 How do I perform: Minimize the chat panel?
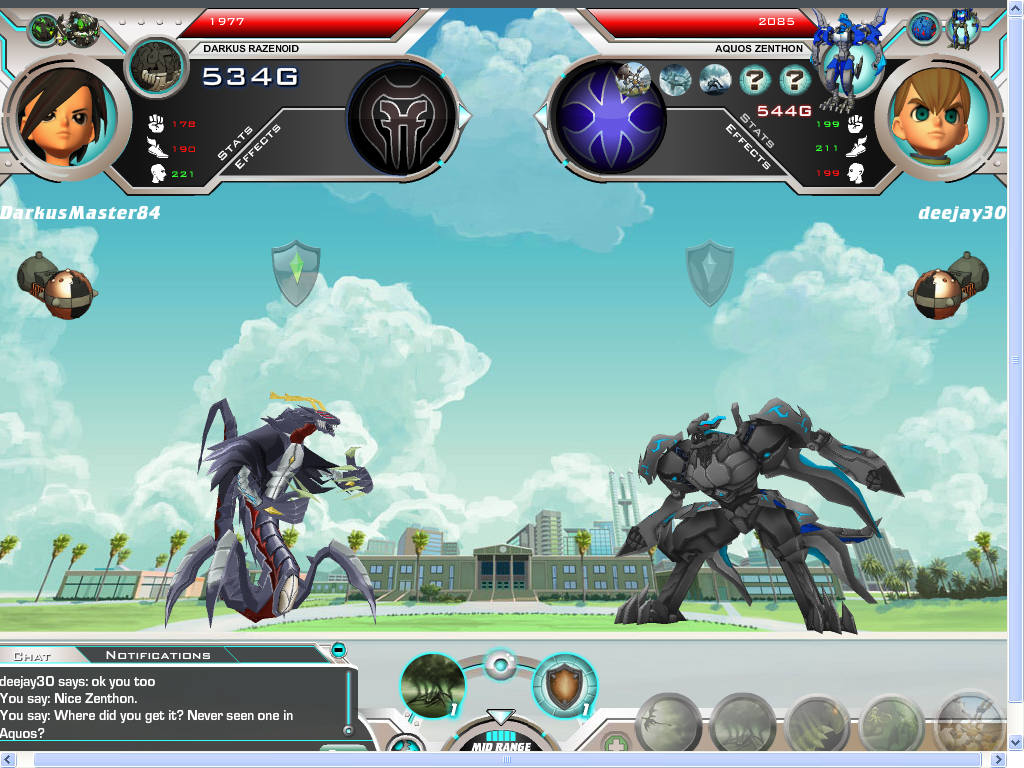click(x=338, y=650)
